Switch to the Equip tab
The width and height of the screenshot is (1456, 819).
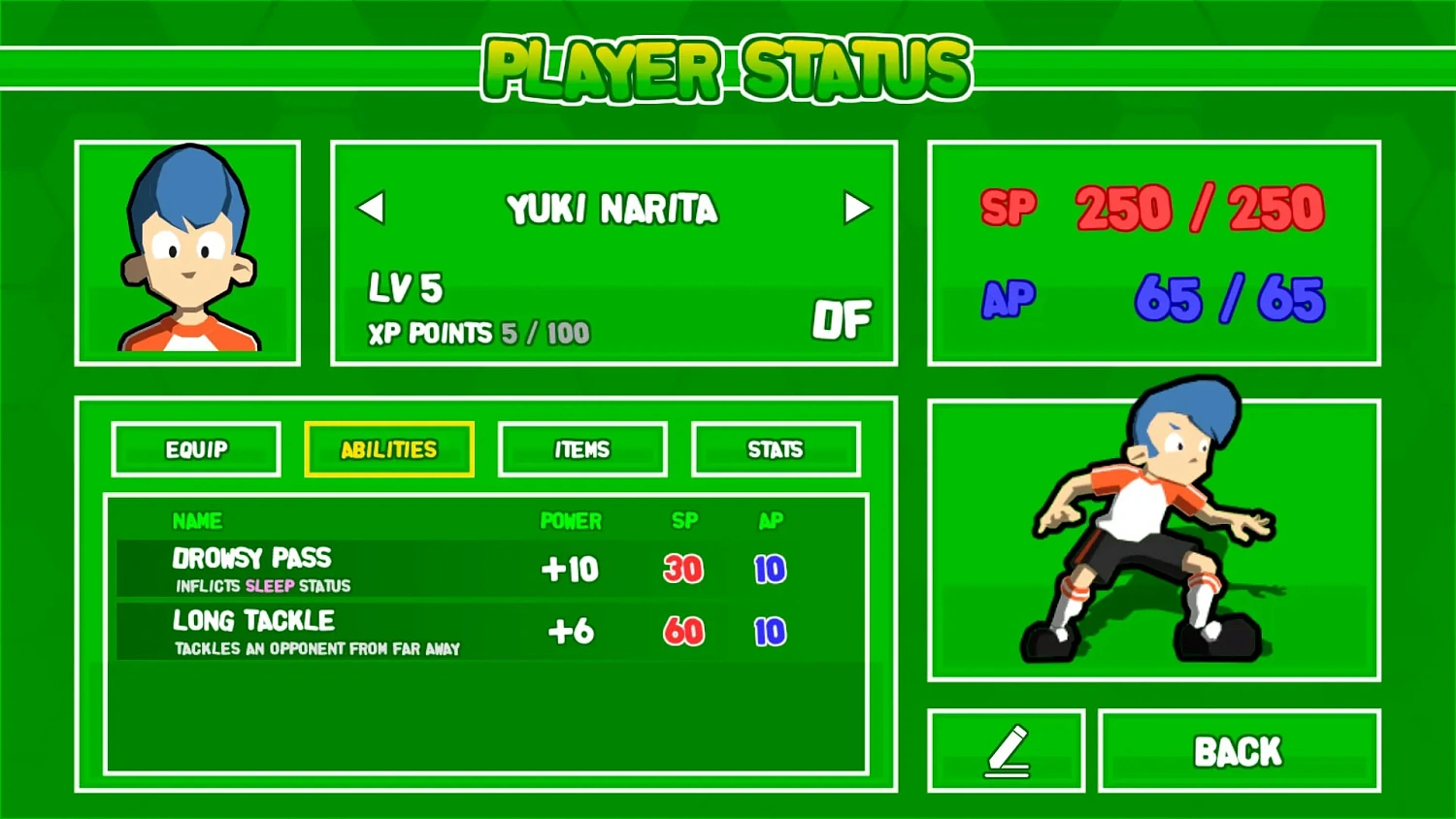tap(195, 449)
